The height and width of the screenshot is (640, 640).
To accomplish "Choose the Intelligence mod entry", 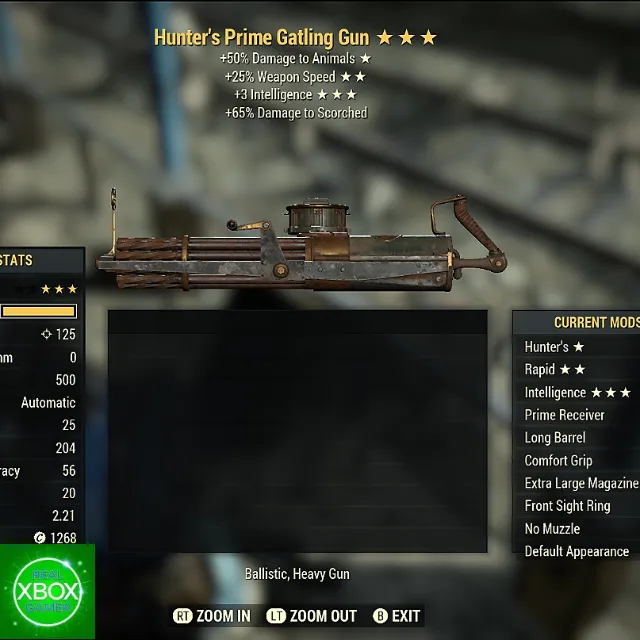I will pyautogui.click(x=577, y=393).
